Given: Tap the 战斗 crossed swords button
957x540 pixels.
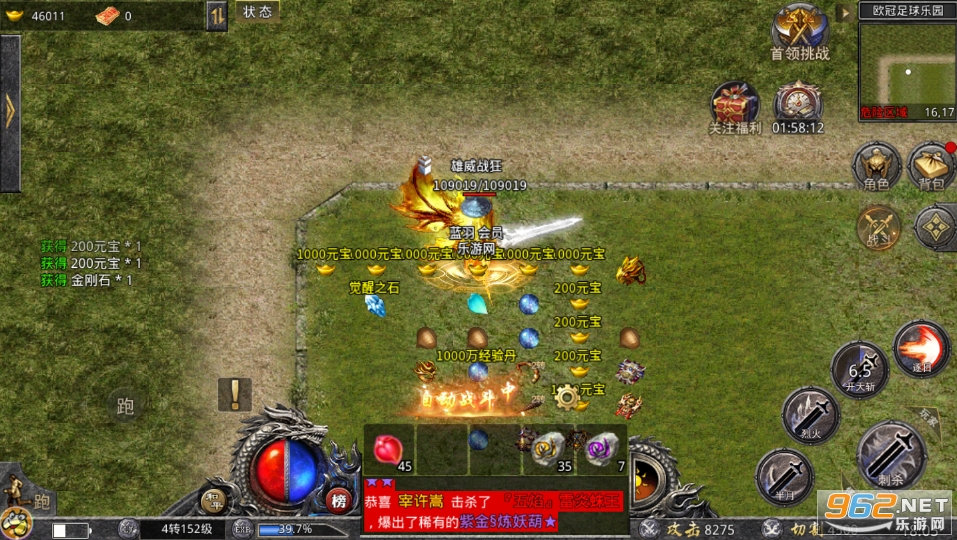Looking at the screenshot, I should click(x=878, y=226).
